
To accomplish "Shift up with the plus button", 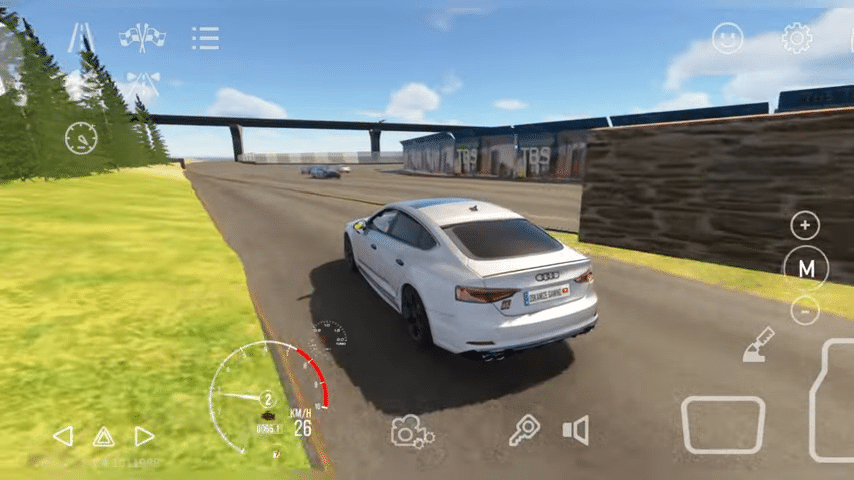I will [805, 225].
